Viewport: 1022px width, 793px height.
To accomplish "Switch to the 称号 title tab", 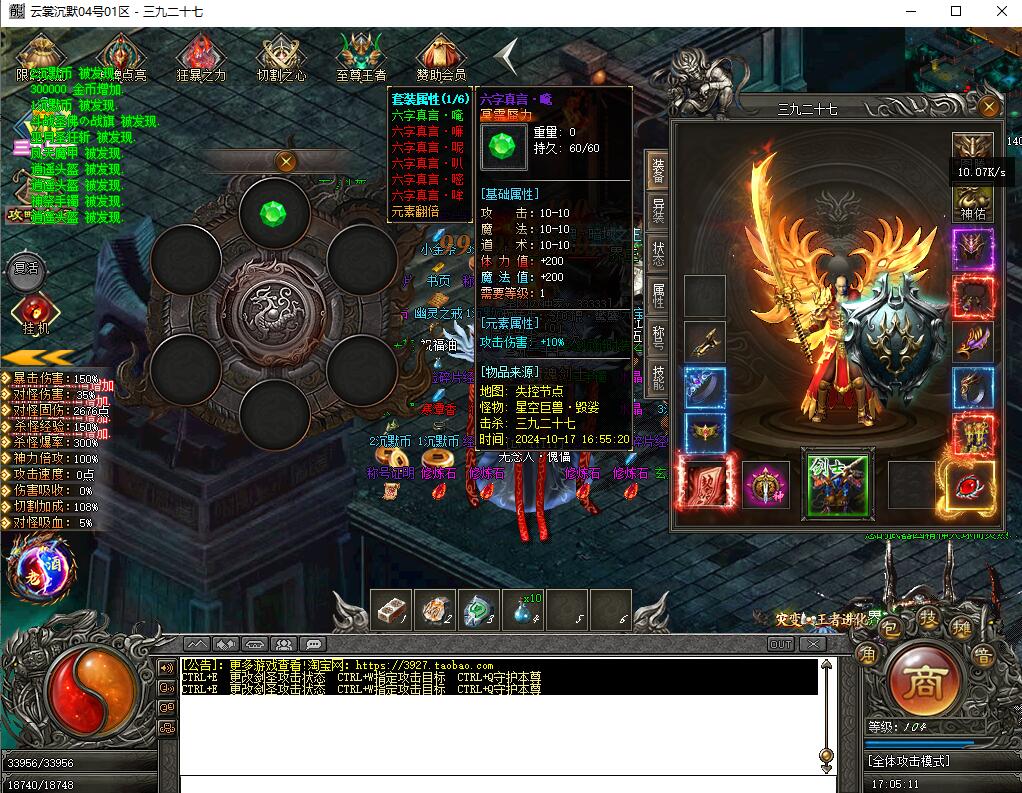I will [x=658, y=337].
